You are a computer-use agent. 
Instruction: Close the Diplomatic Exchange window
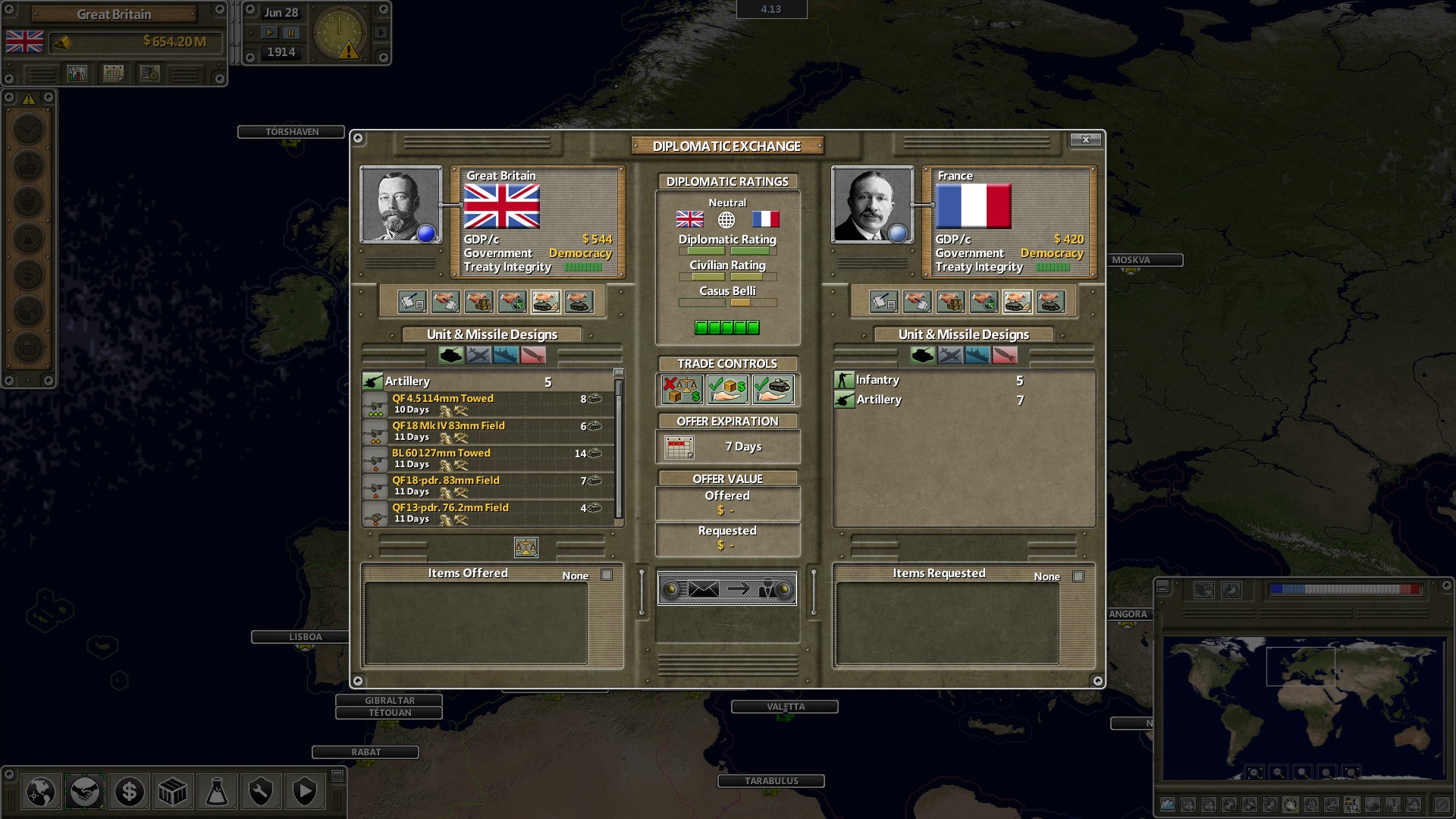click(x=1085, y=140)
